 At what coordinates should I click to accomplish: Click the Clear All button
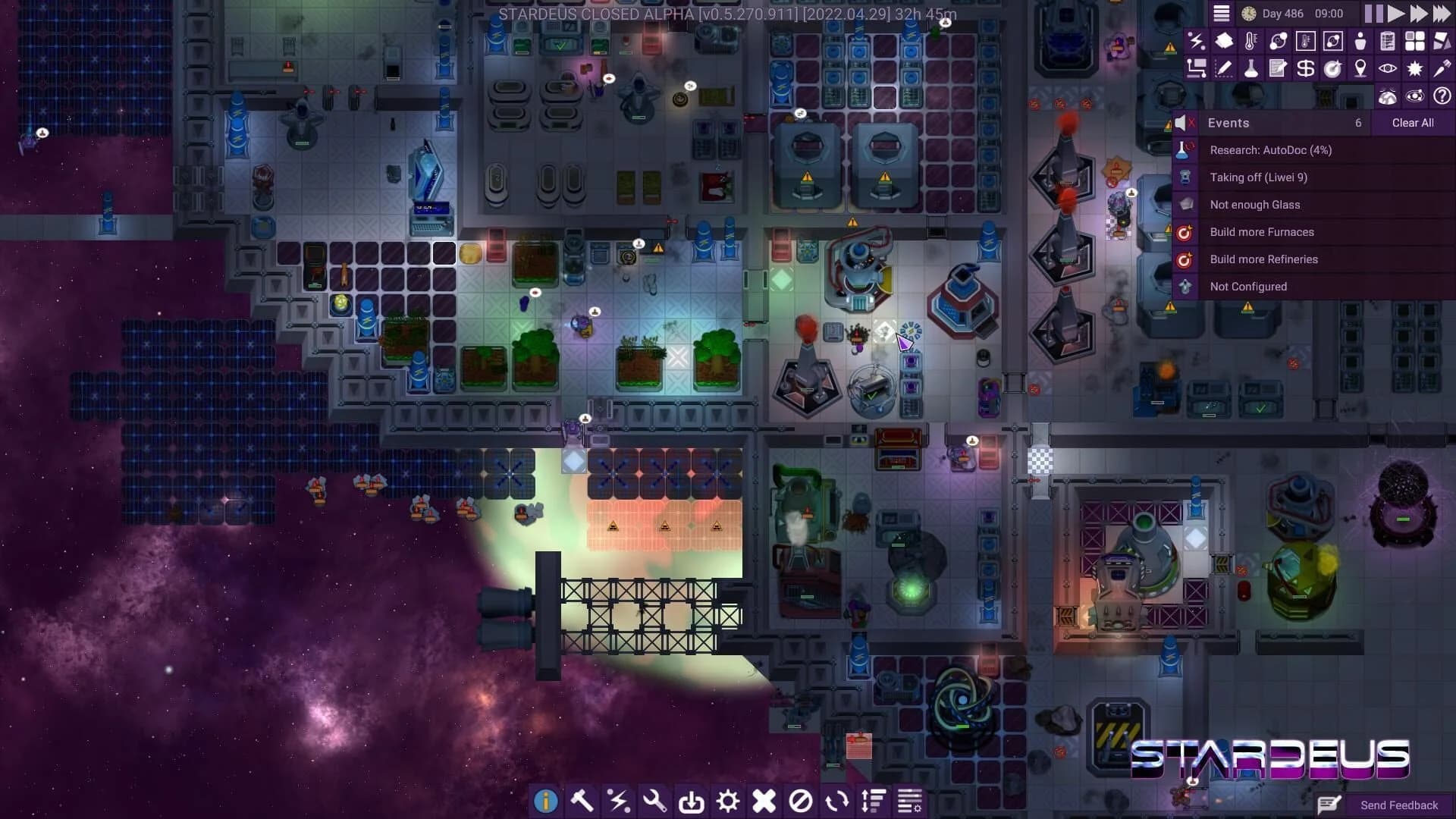click(1412, 122)
